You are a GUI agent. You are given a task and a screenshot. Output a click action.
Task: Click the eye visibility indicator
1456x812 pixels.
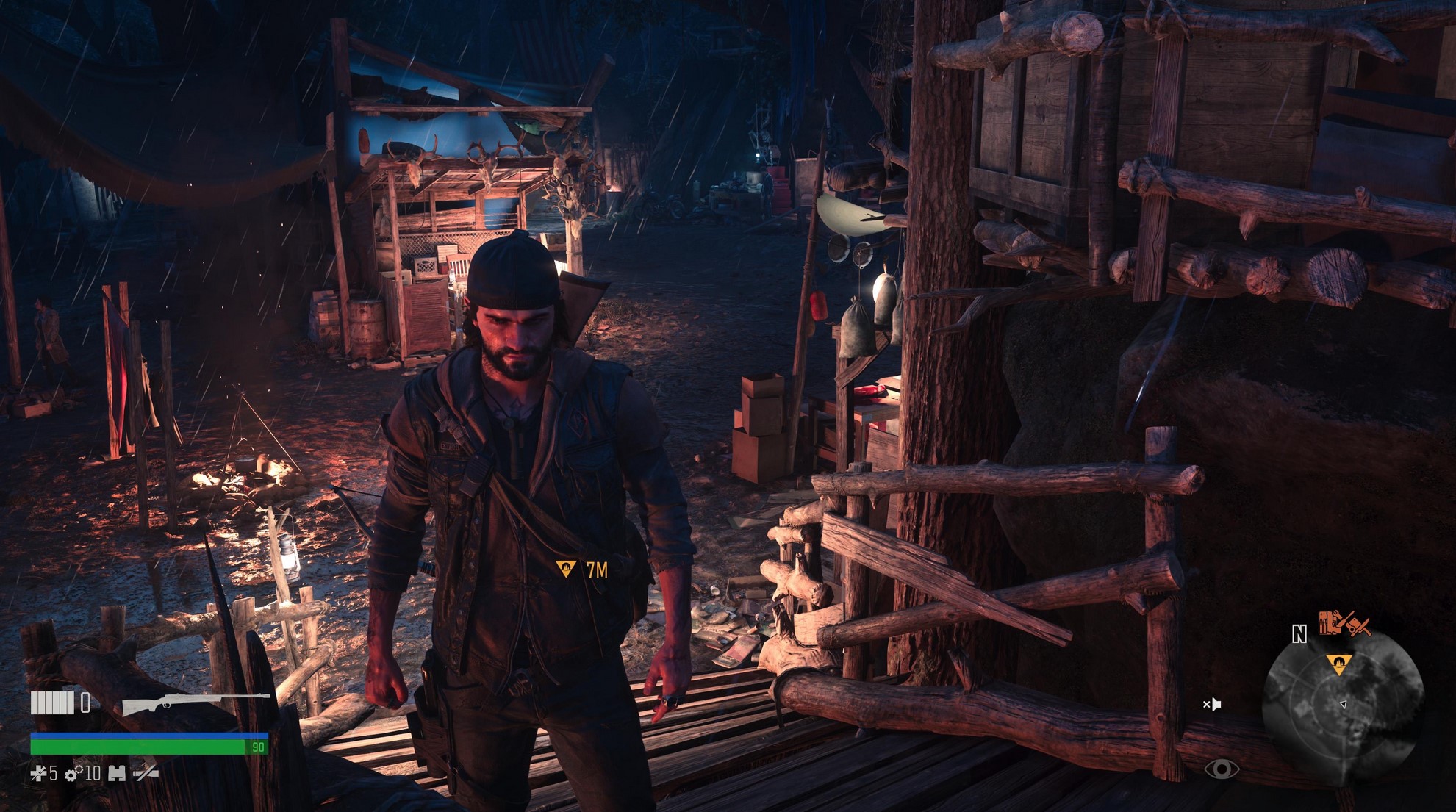click(x=1222, y=769)
